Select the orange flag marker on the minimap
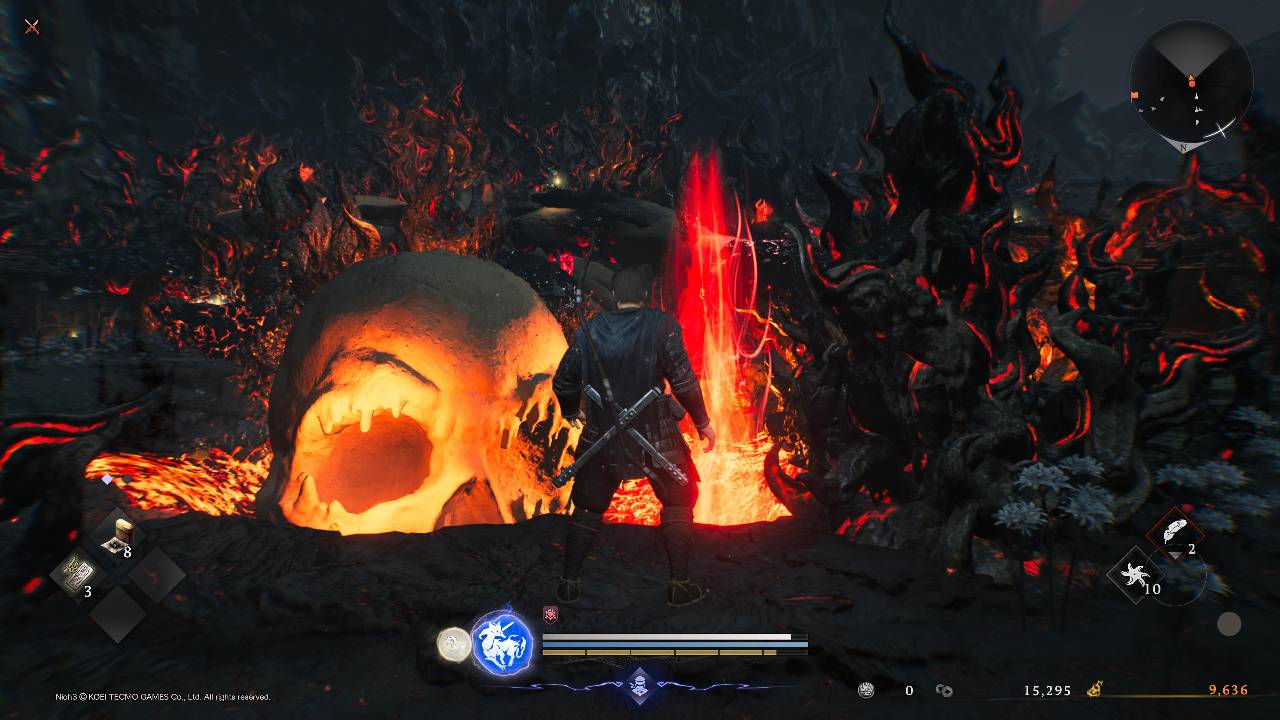This screenshot has width=1280, height=720. click(x=1134, y=96)
